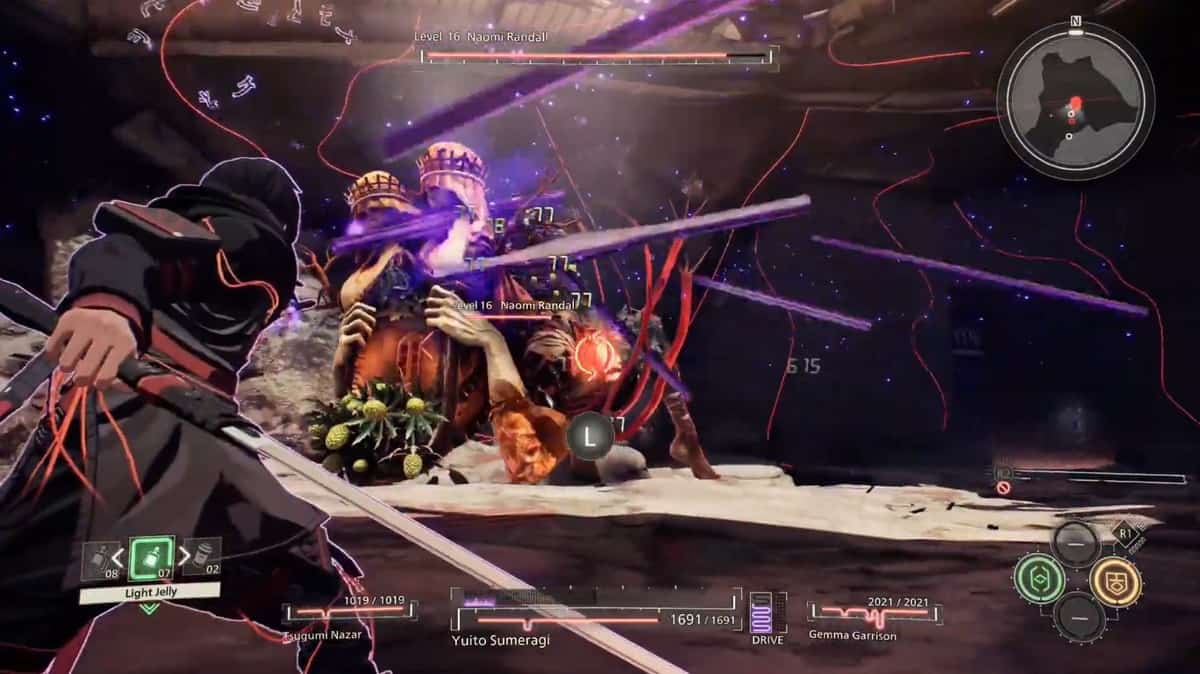Choose the next item slot with count 02
Viewport: 1200px width, 674px height.
pyautogui.click(x=204, y=557)
